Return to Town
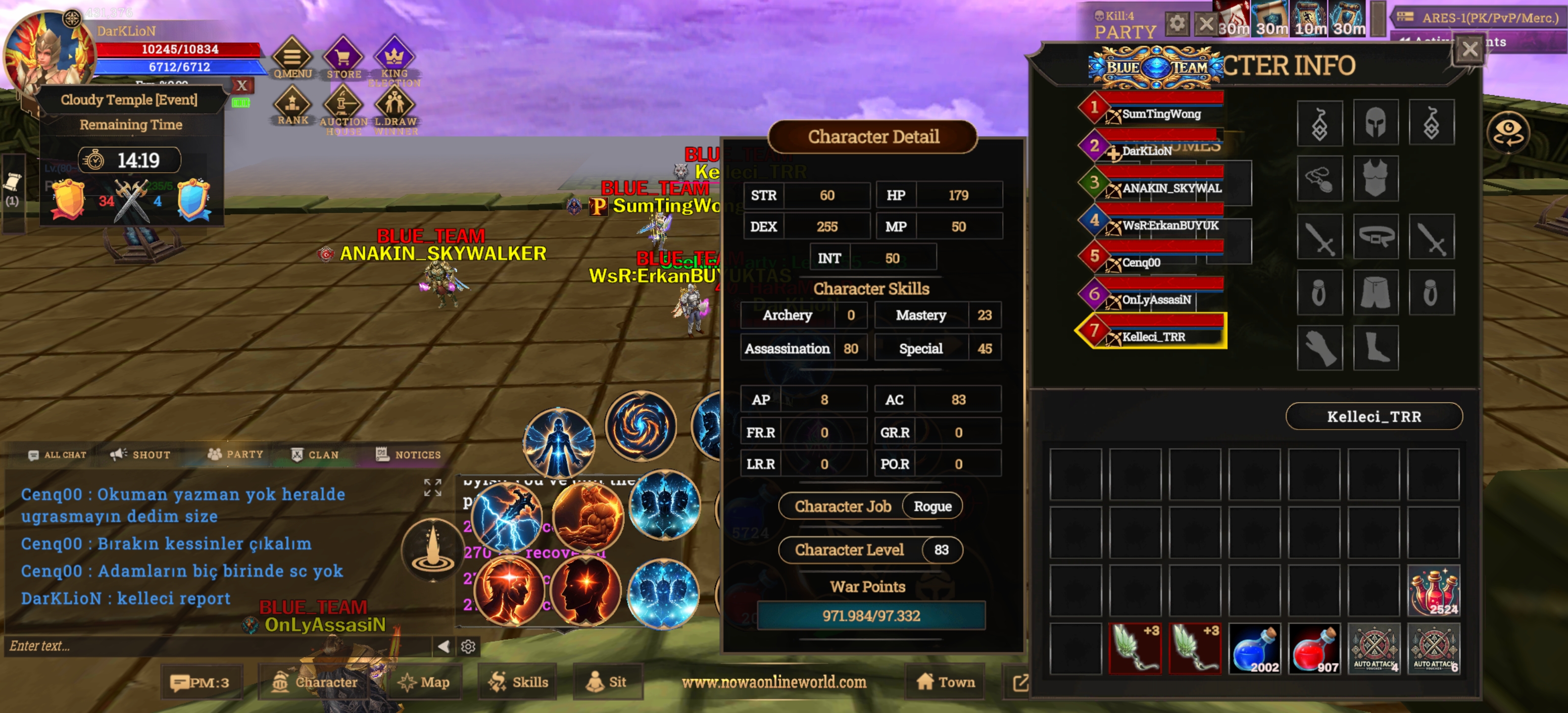 coord(945,682)
